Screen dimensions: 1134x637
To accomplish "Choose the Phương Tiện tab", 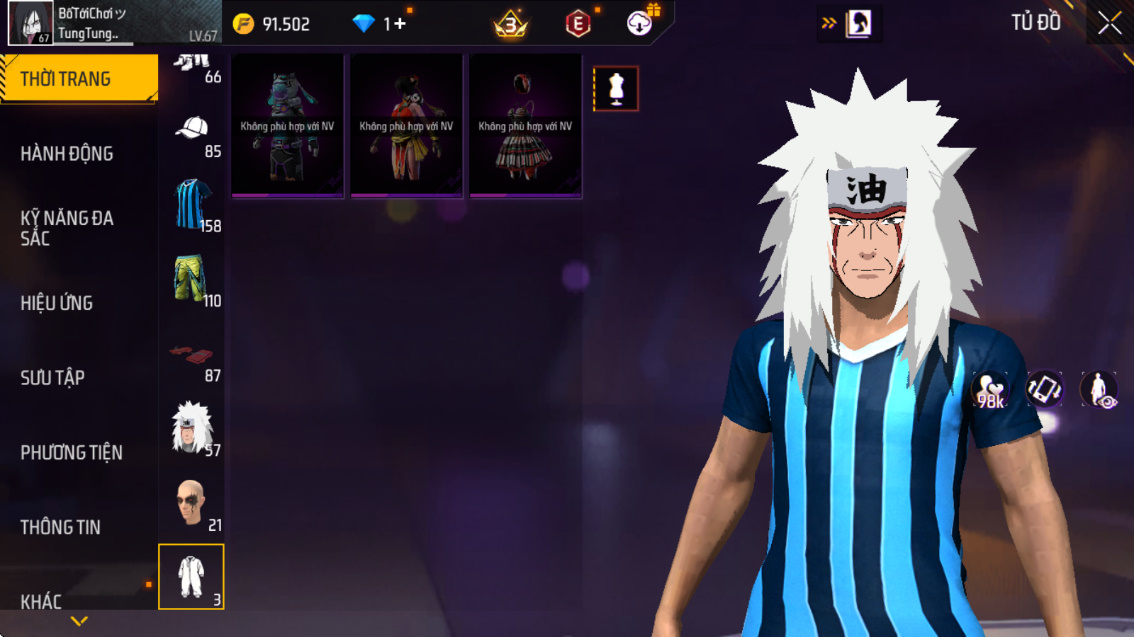I will (72, 453).
